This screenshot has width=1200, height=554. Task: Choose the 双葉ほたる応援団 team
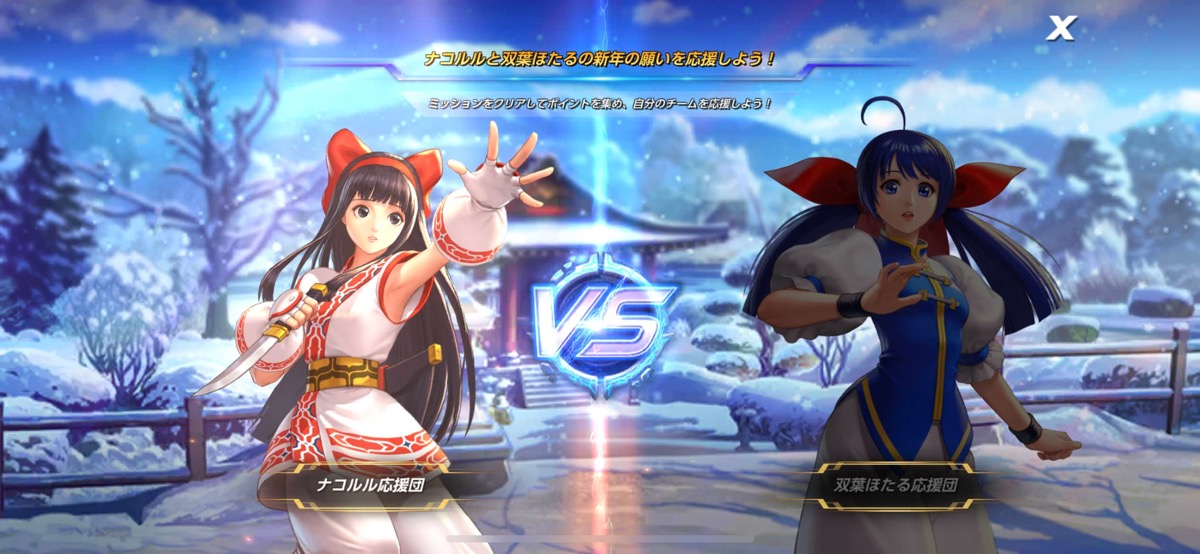click(x=896, y=486)
